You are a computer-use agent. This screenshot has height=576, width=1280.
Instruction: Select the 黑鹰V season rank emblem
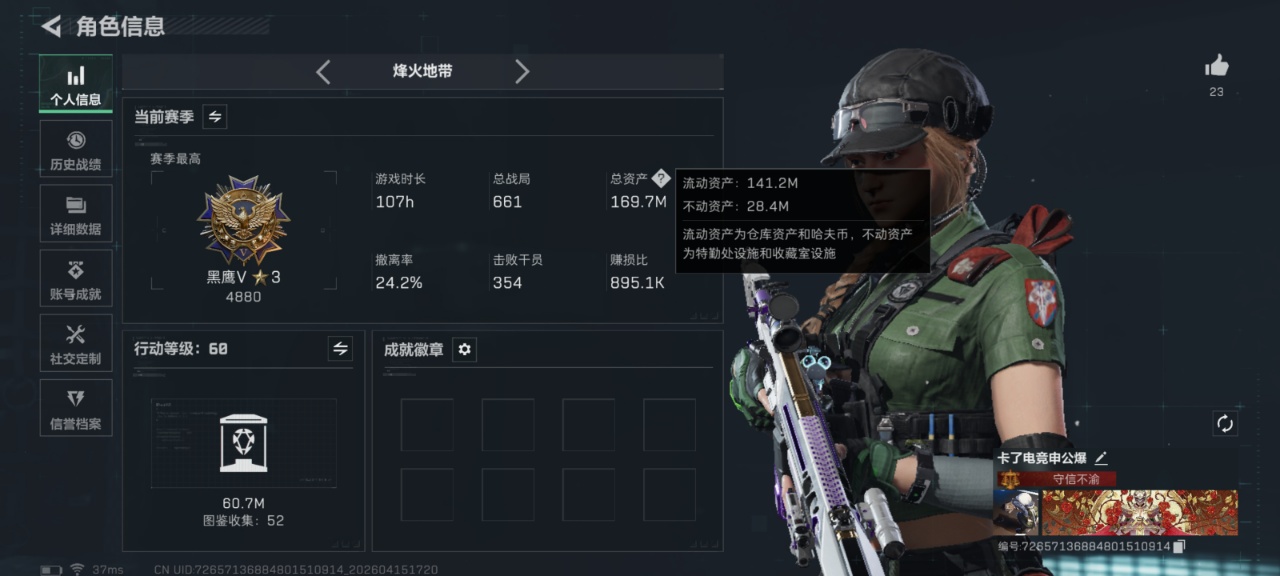click(243, 221)
